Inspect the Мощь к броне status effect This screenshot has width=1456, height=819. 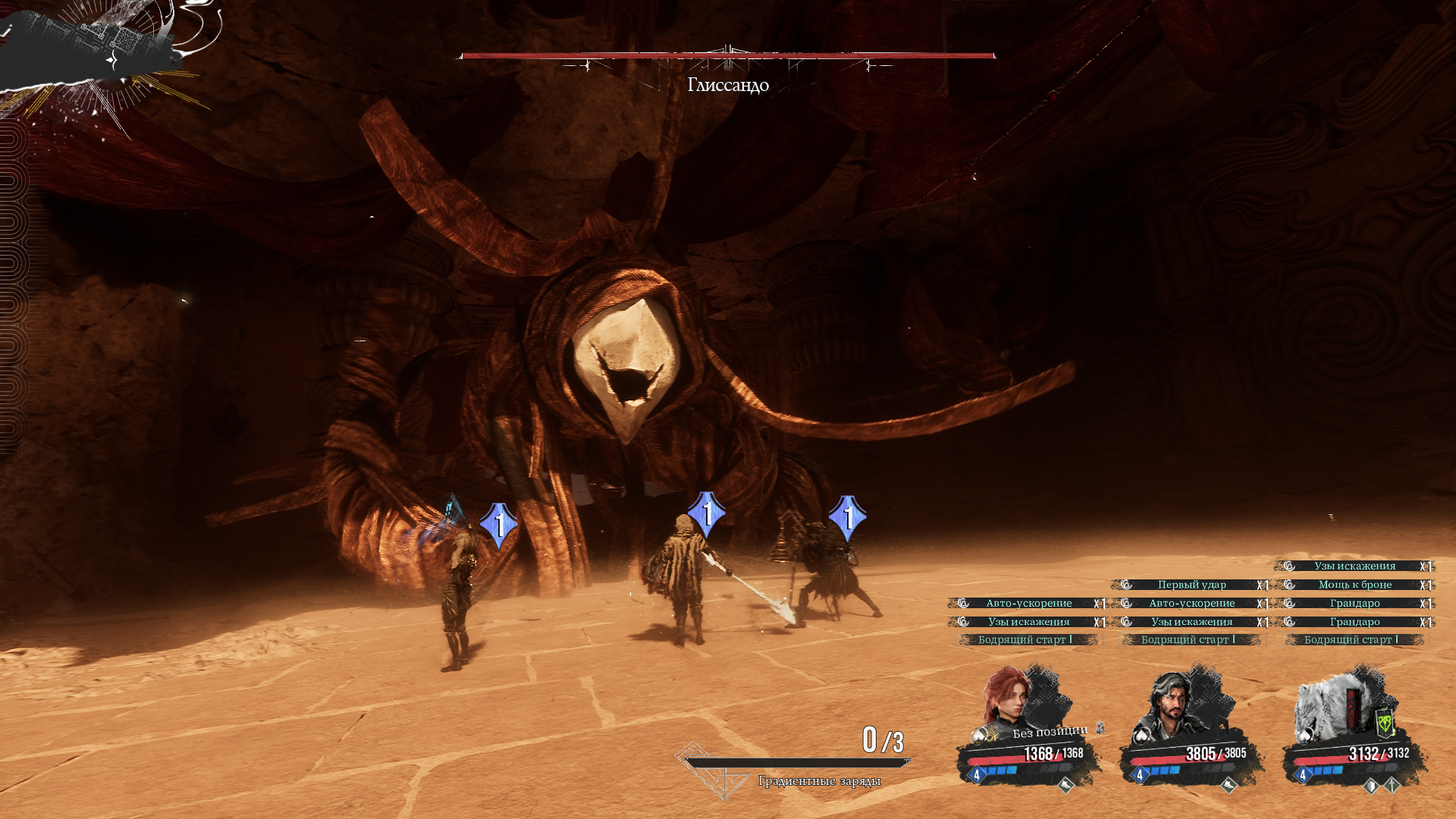(1354, 585)
